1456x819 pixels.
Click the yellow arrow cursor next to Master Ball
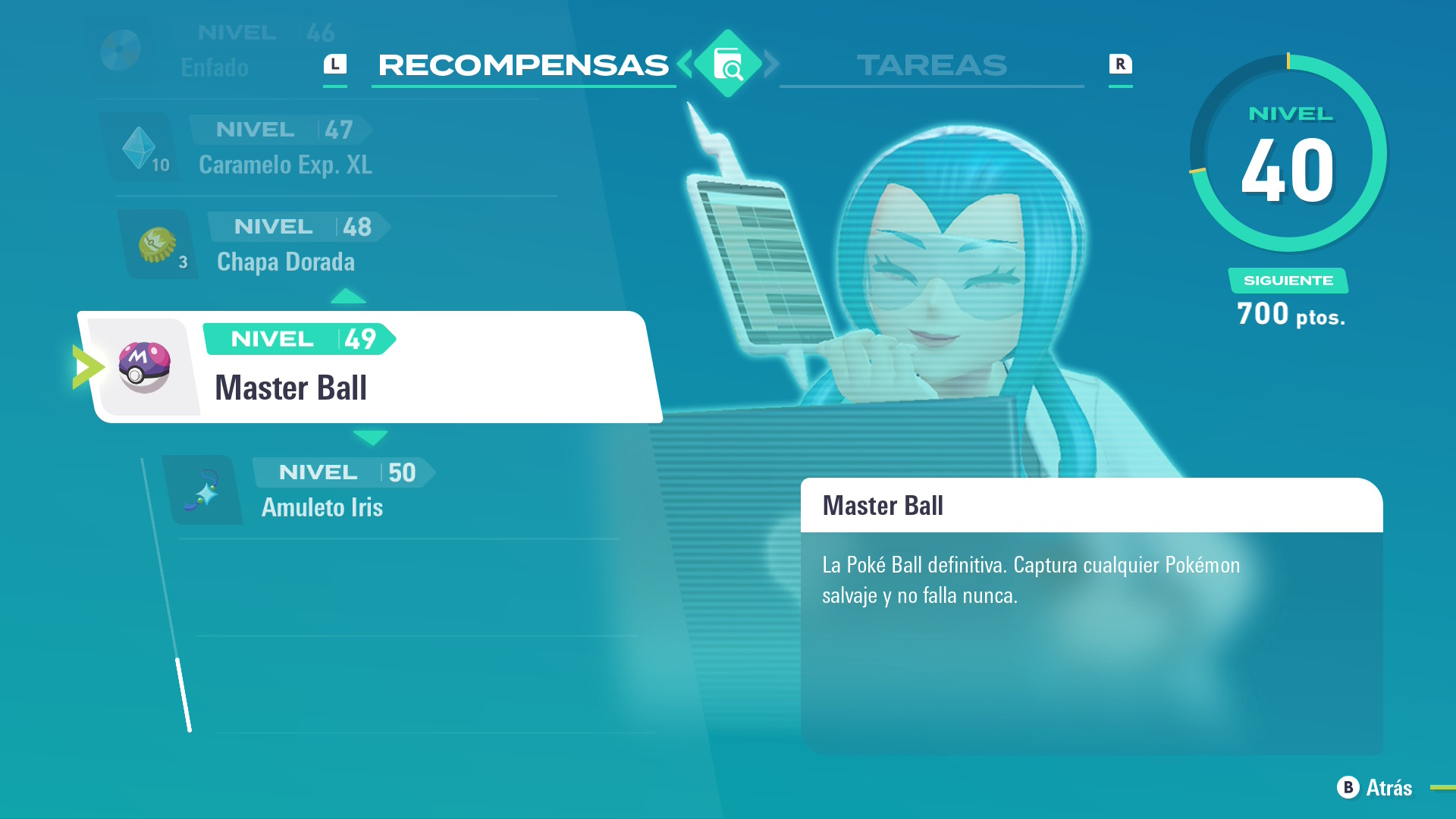click(x=87, y=367)
